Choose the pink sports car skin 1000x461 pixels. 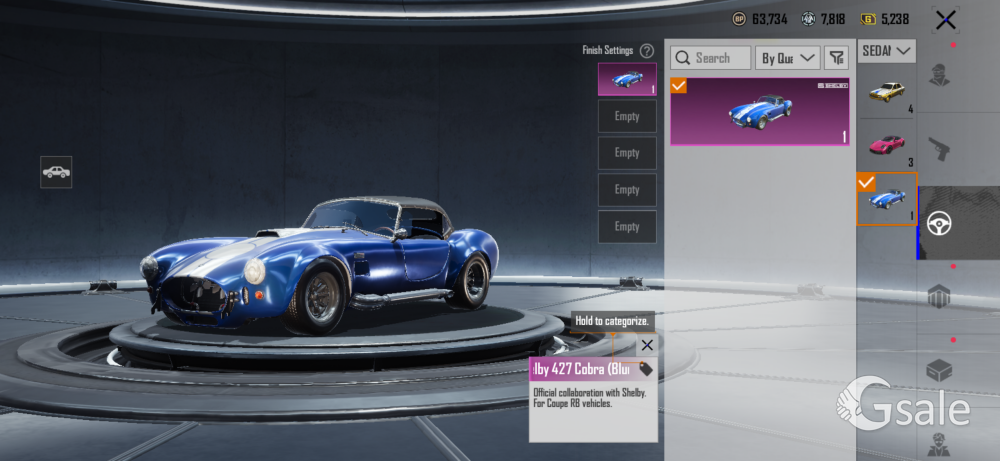tap(886, 145)
